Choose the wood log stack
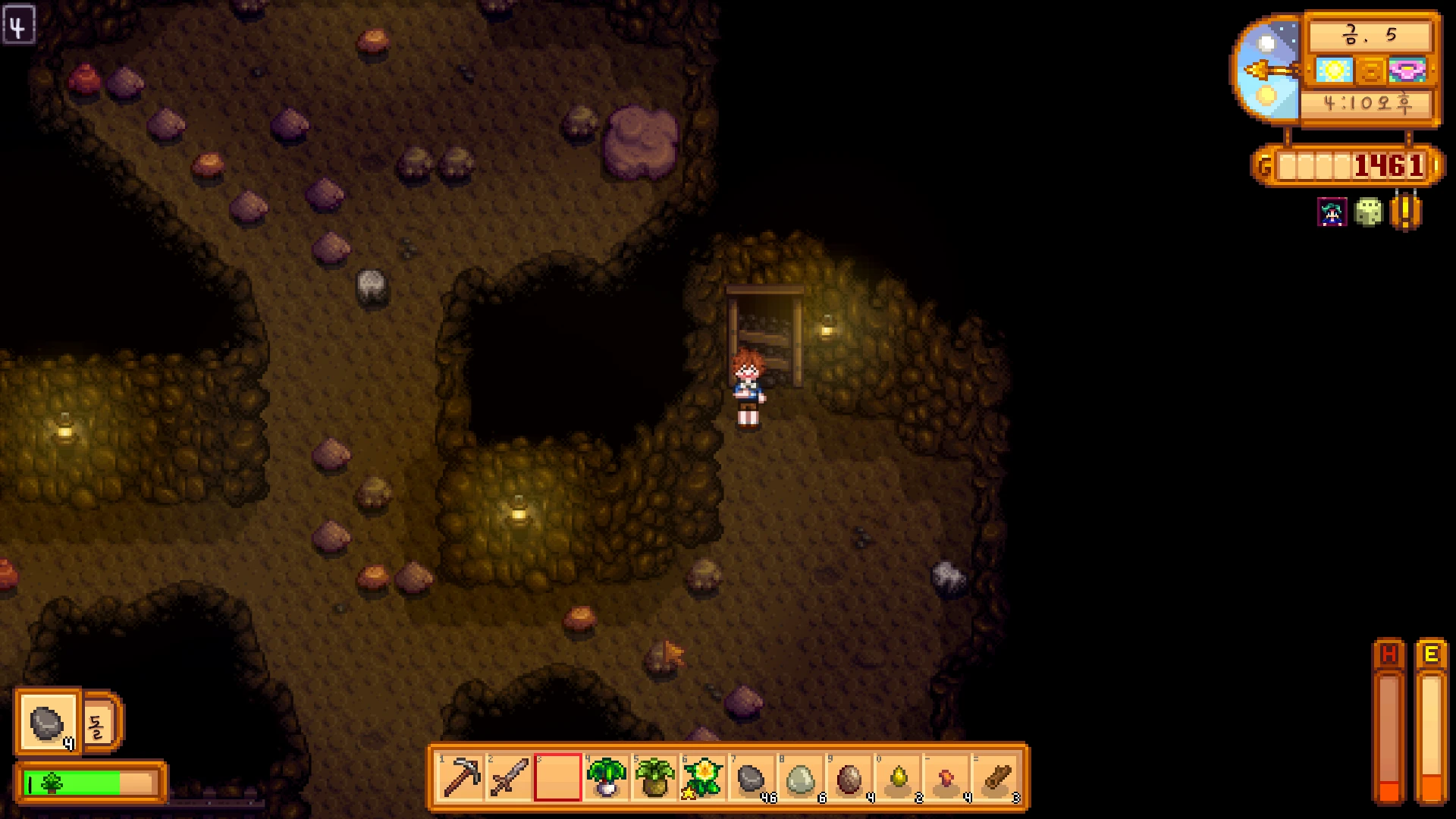 tap(994, 777)
